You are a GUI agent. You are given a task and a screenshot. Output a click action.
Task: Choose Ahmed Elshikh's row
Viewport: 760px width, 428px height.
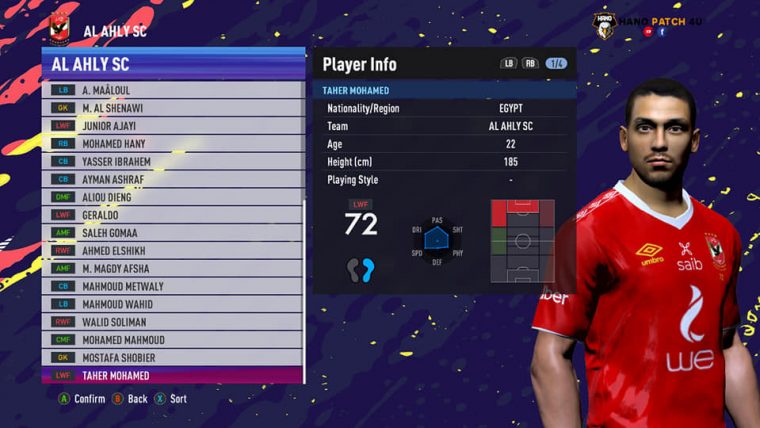170,251
